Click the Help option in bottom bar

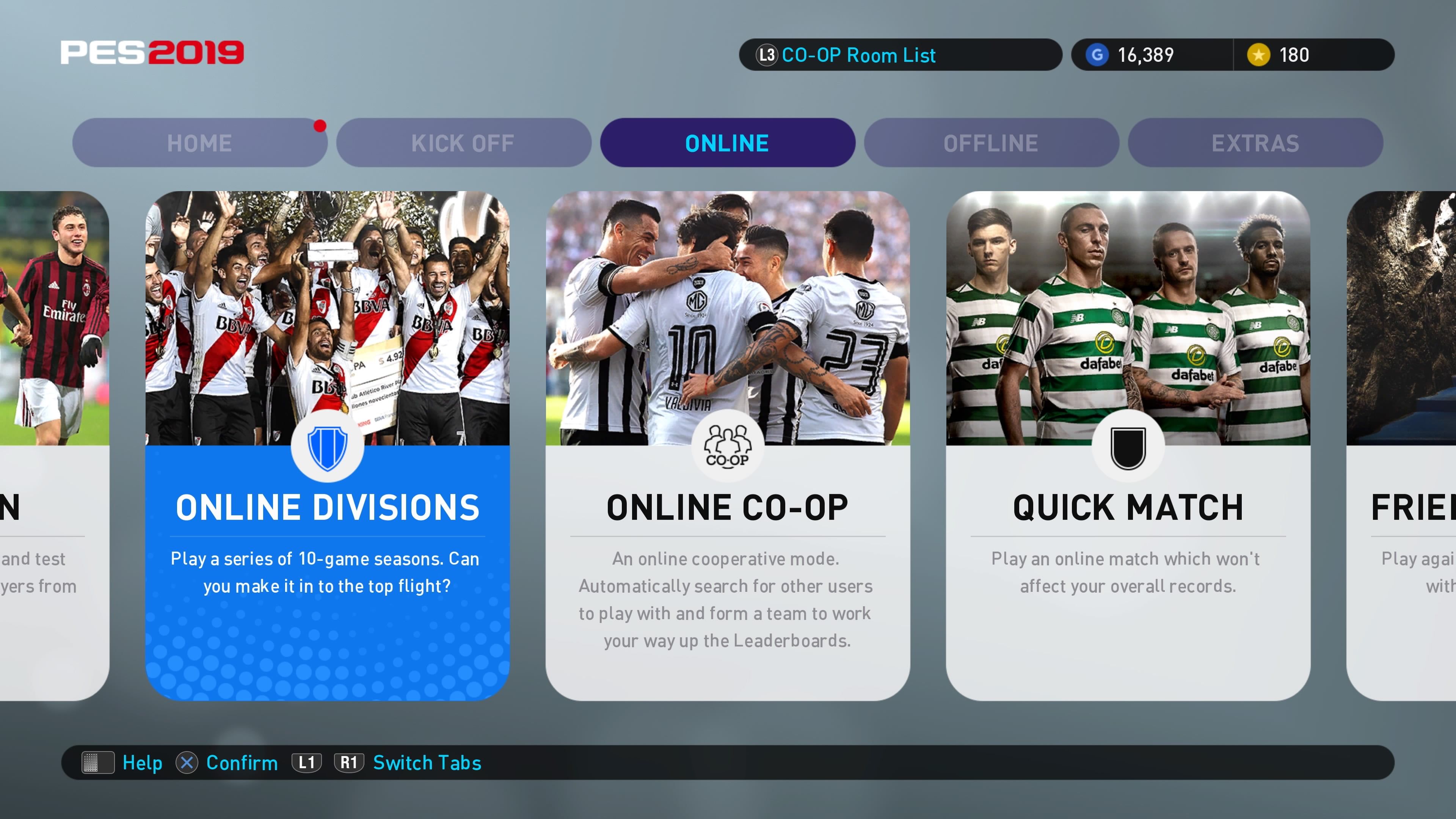pyautogui.click(x=142, y=763)
